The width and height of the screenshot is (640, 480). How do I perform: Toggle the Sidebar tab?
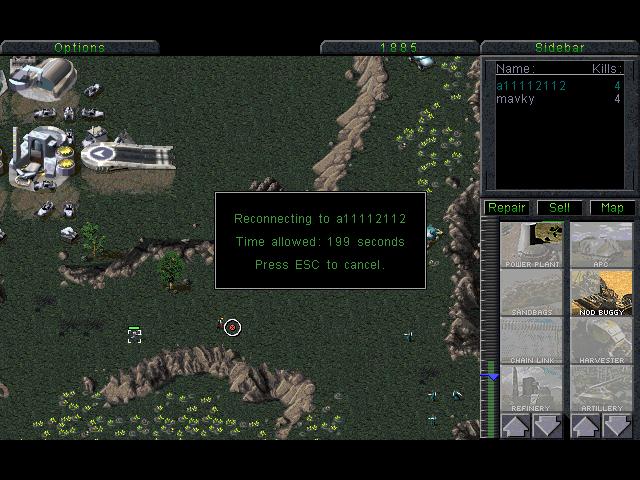coord(560,47)
